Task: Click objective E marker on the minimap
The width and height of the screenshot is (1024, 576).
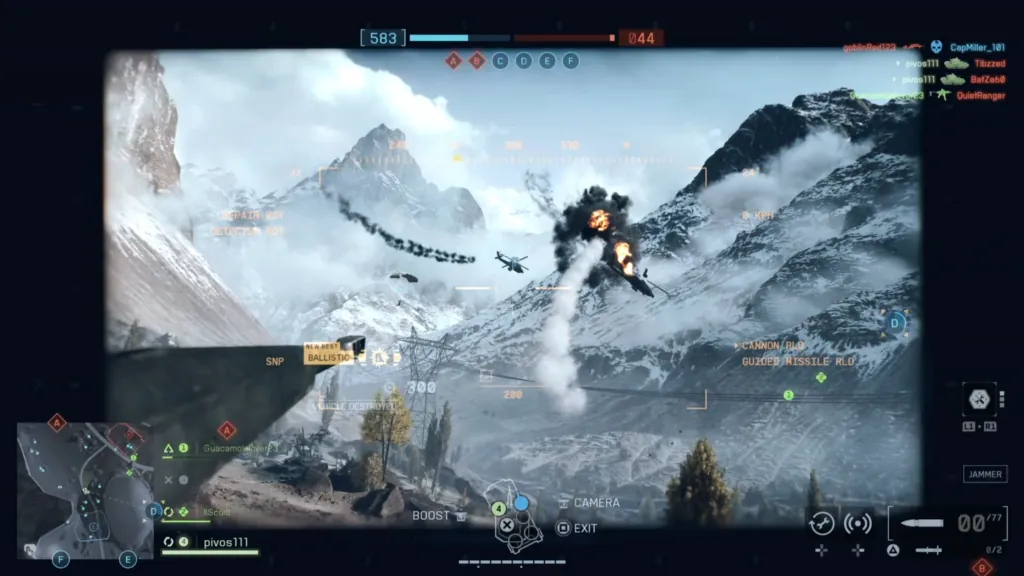Action: click(128, 560)
